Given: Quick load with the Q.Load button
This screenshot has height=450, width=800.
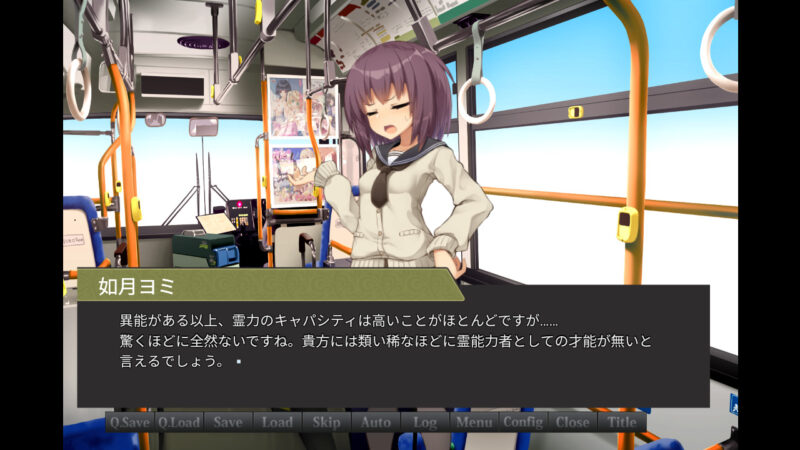Looking at the screenshot, I should tap(179, 422).
